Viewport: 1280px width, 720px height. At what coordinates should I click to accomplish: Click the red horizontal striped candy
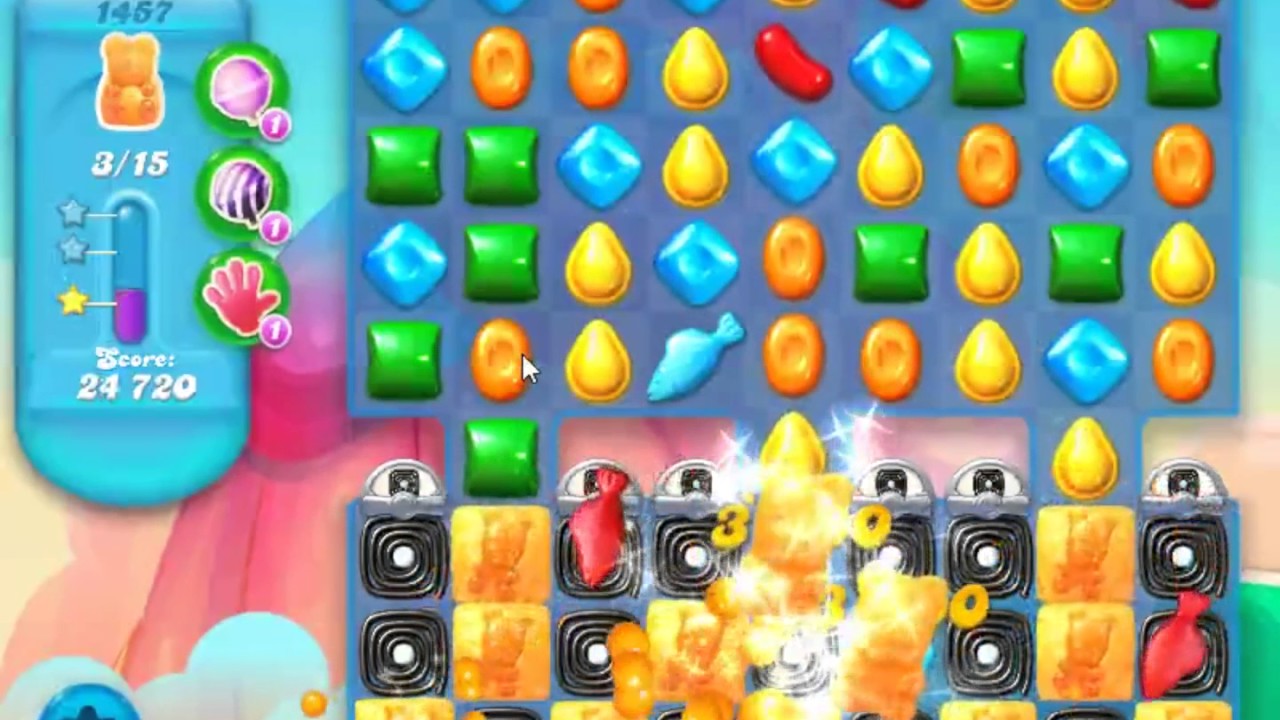pos(794,67)
